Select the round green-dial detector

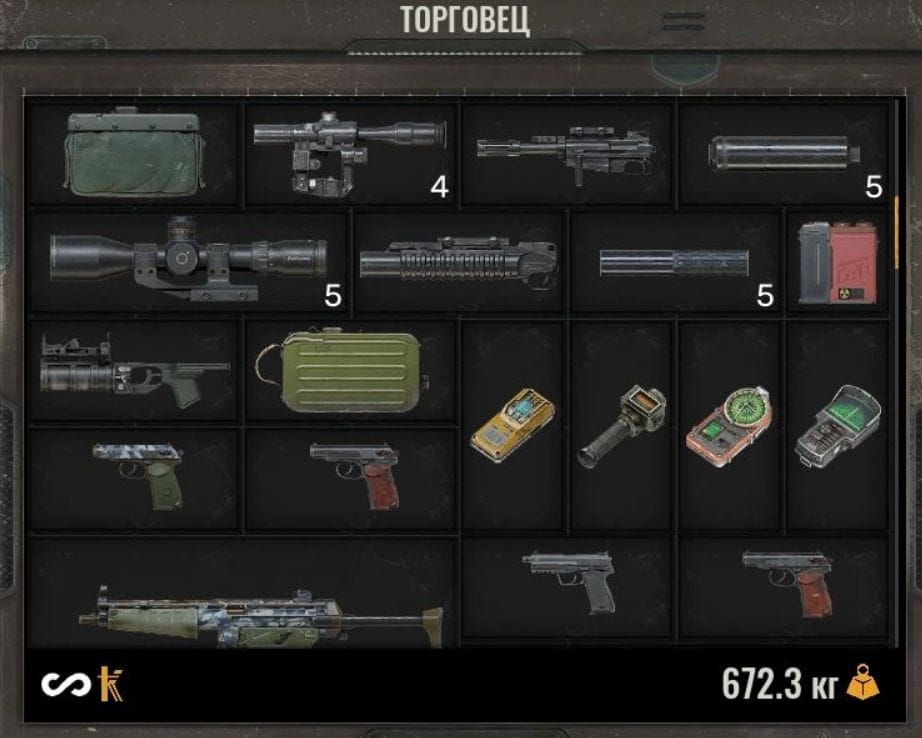pos(730,424)
